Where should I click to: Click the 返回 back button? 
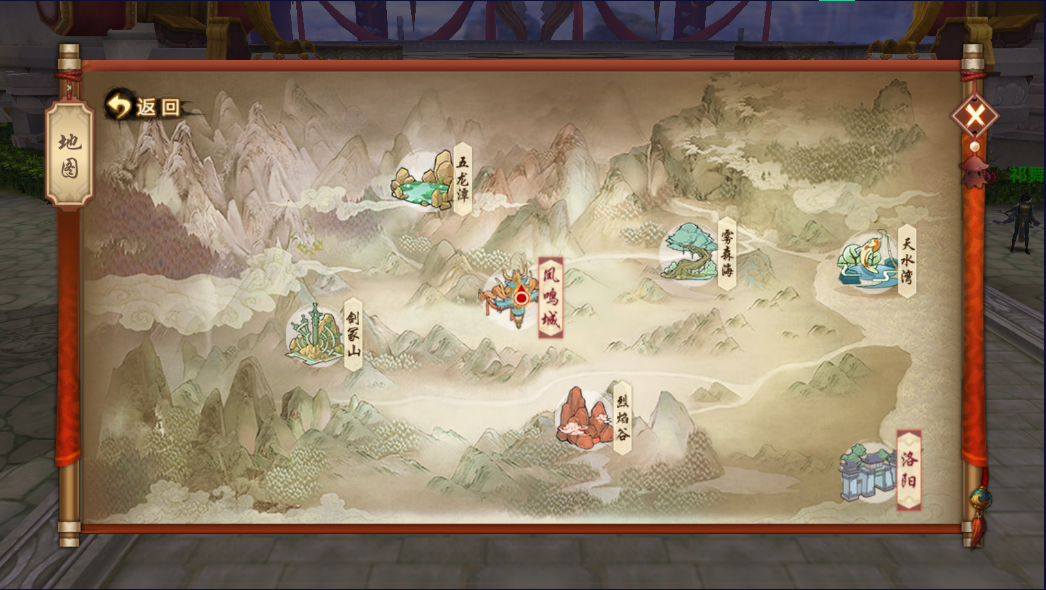click(144, 106)
